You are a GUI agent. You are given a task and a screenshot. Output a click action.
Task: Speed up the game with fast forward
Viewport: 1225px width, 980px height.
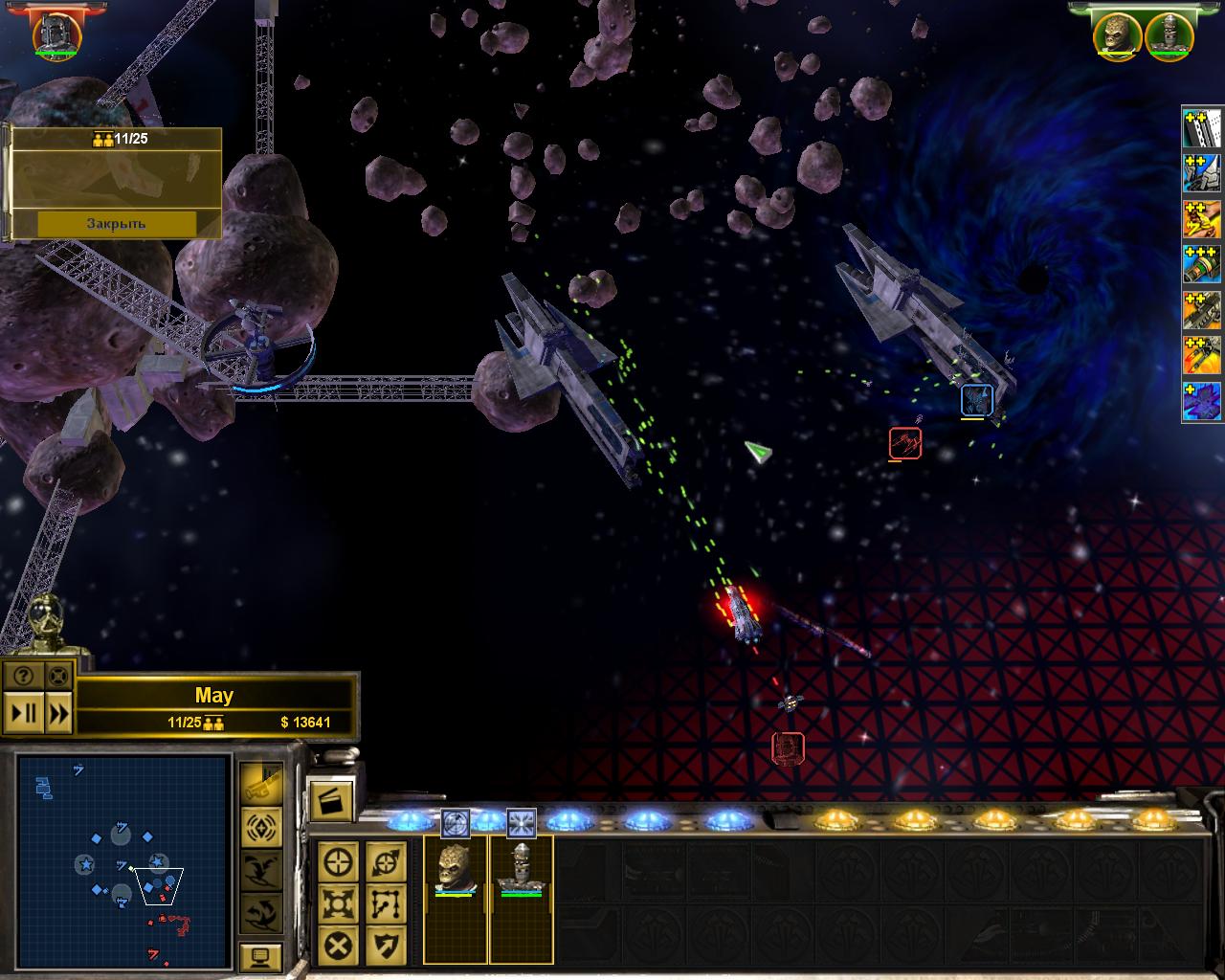click(x=58, y=713)
